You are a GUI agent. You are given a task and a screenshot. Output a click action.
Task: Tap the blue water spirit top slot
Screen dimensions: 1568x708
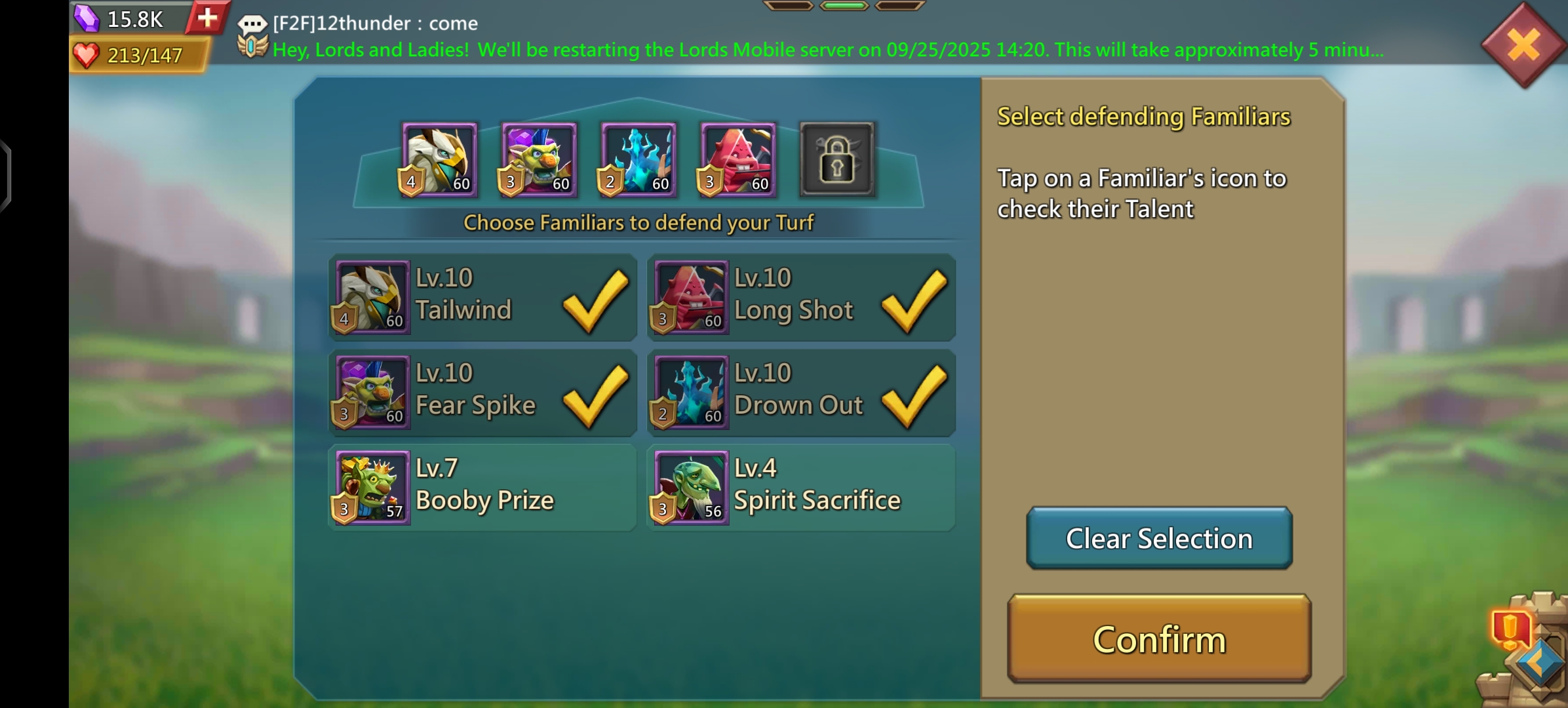pyautogui.click(x=638, y=160)
